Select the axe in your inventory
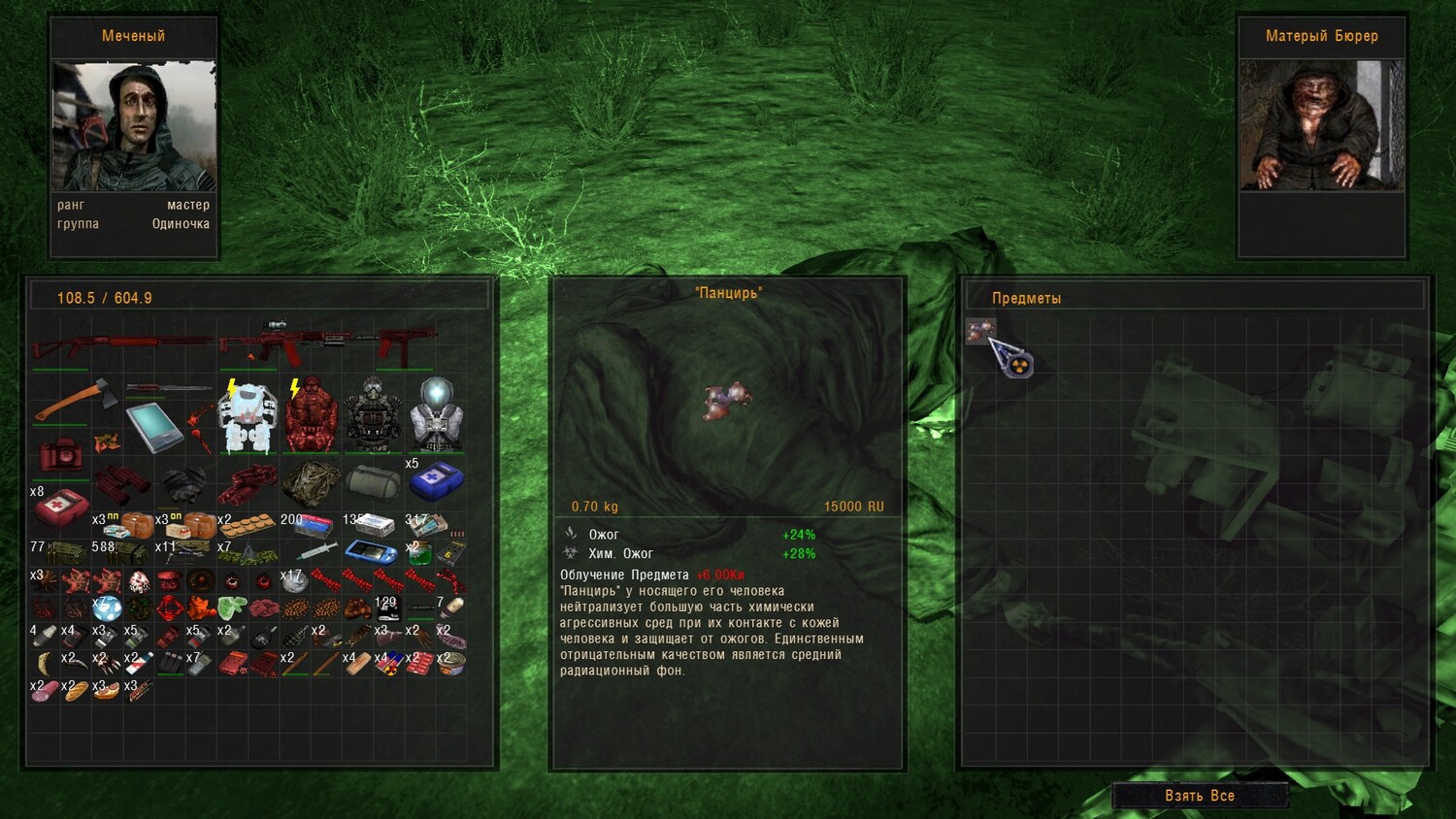The width and height of the screenshot is (1456, 819). pyautogui.click(x=76, y=400)
